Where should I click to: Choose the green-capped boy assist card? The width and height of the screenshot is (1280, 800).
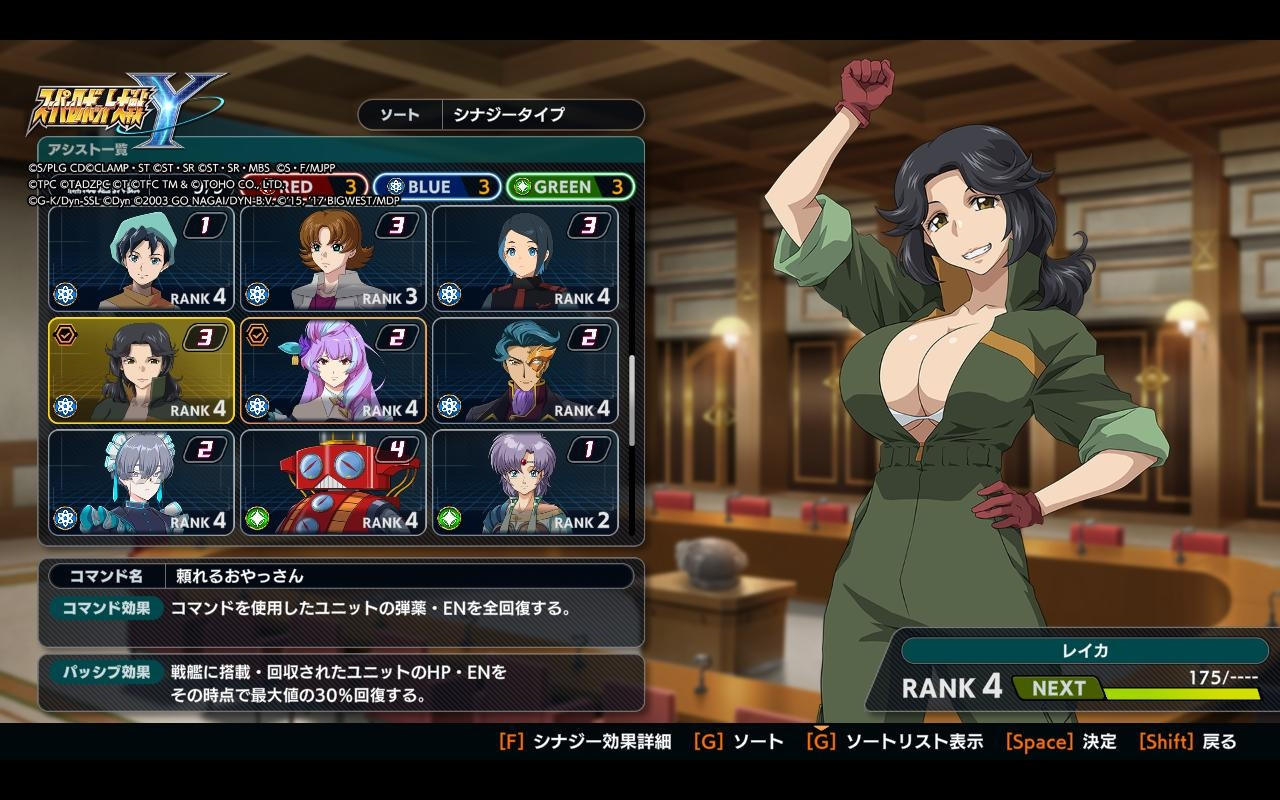pyautogui.click(x=141, y=259)
